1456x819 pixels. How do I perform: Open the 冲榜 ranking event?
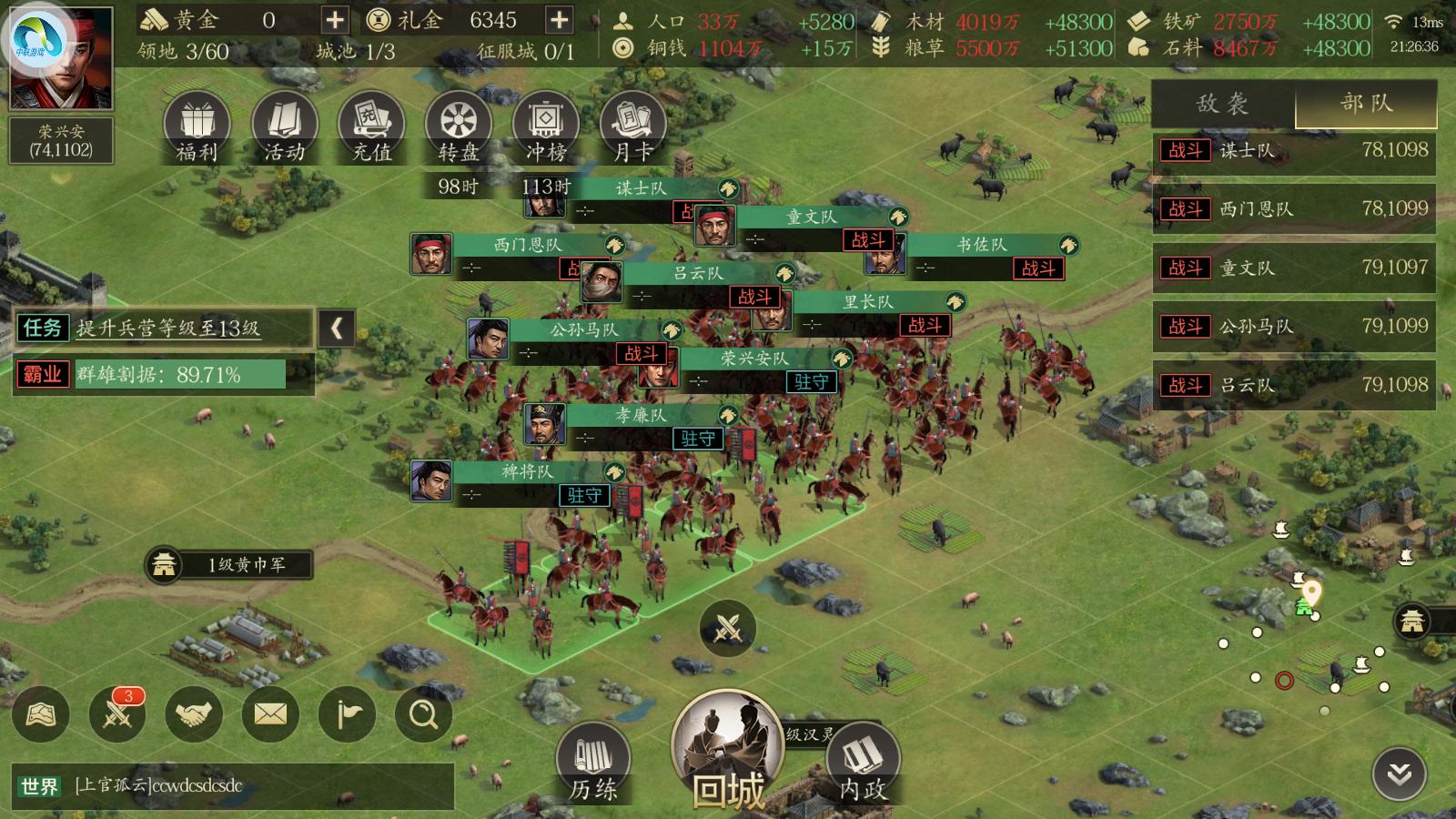(x=546, y=127)
